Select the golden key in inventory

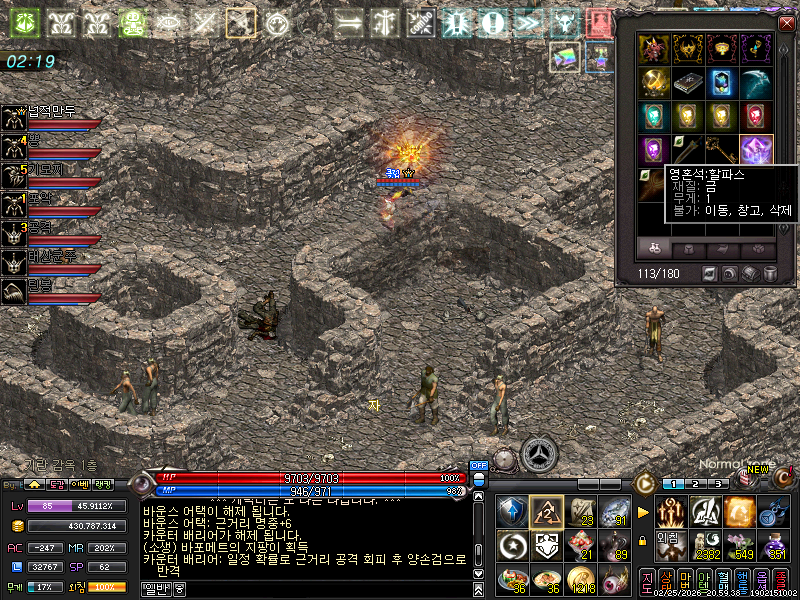(722, 149)
